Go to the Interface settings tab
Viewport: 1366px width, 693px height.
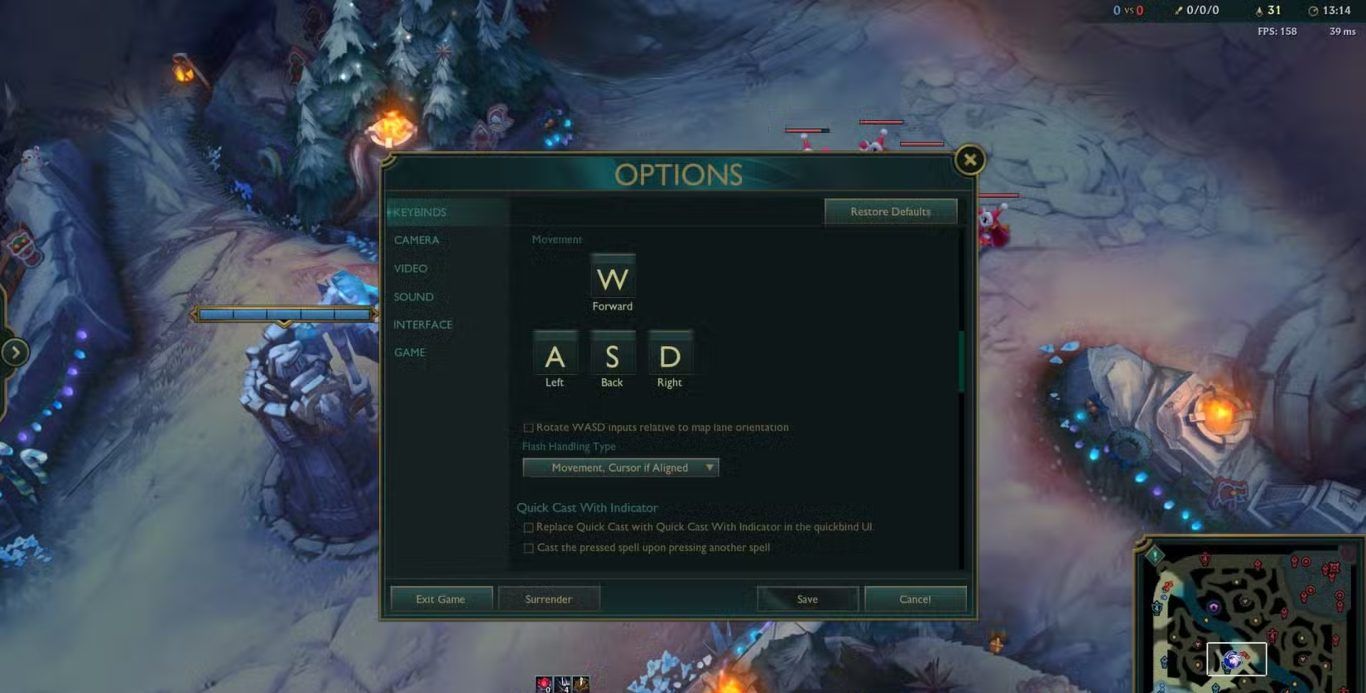pyautogui.click(x=422, y=325)
